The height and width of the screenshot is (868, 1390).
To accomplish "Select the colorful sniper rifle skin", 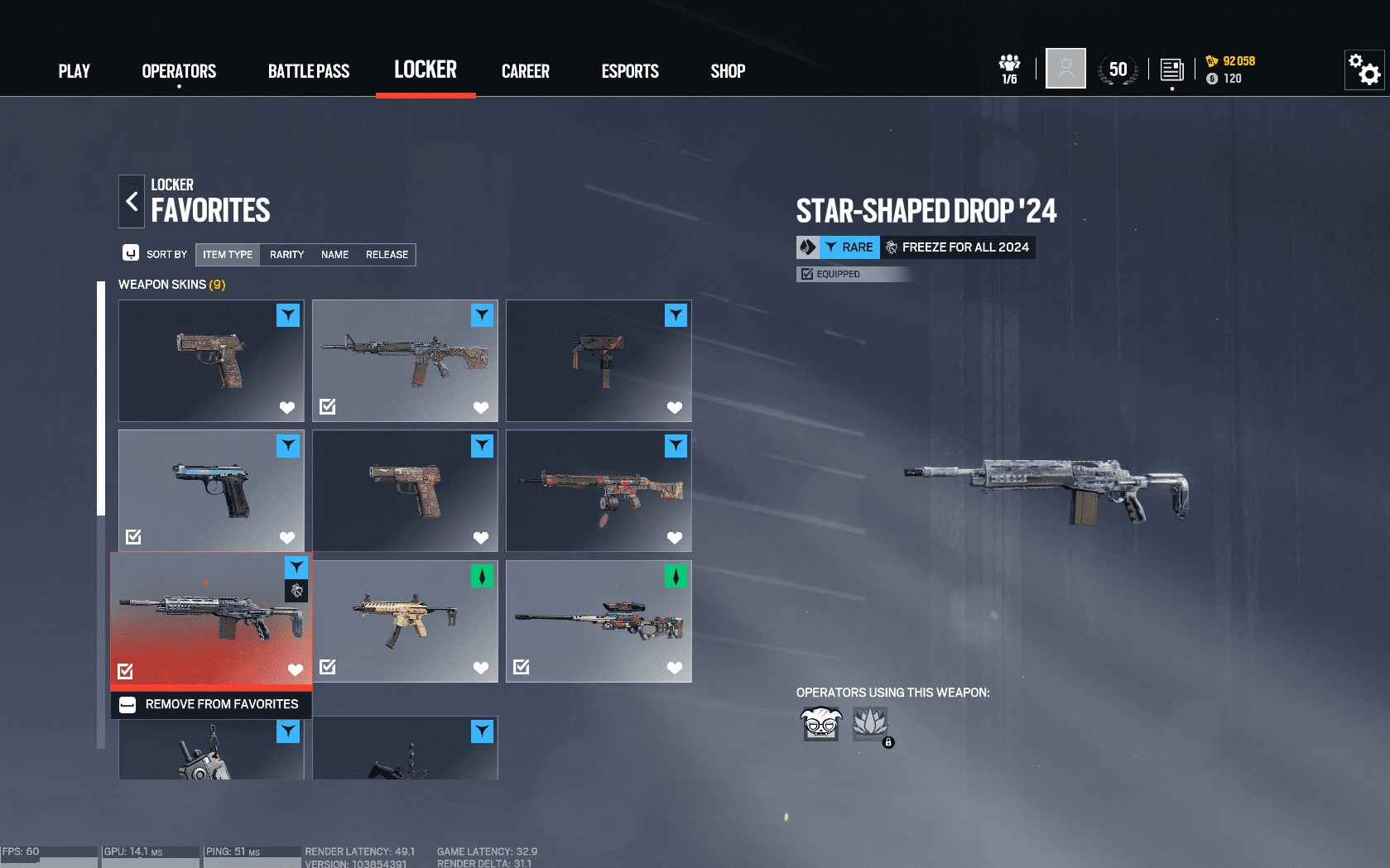I will pyautogui.click(x=599, y=621).
